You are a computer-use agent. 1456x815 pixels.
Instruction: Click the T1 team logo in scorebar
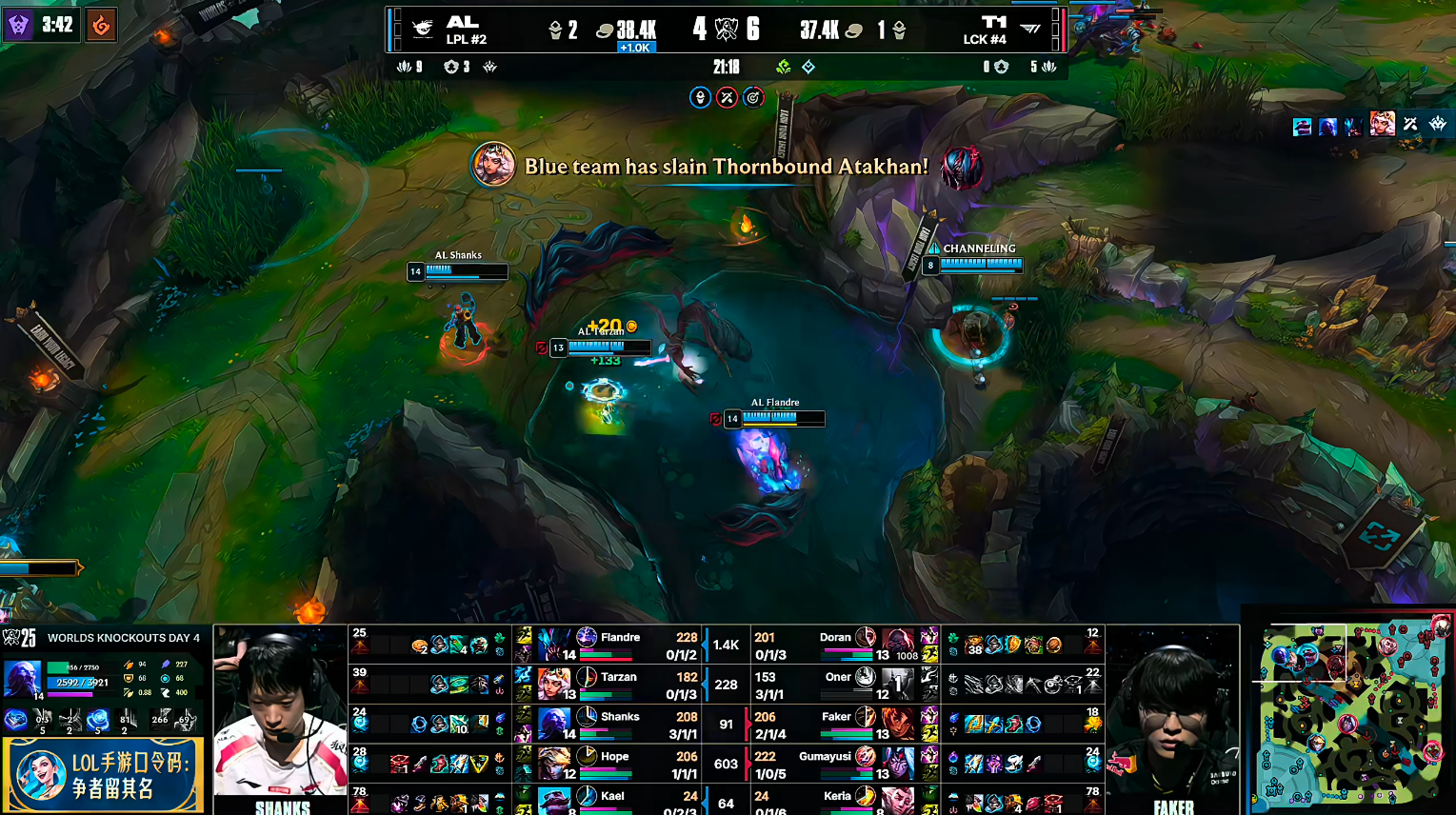1029,30
